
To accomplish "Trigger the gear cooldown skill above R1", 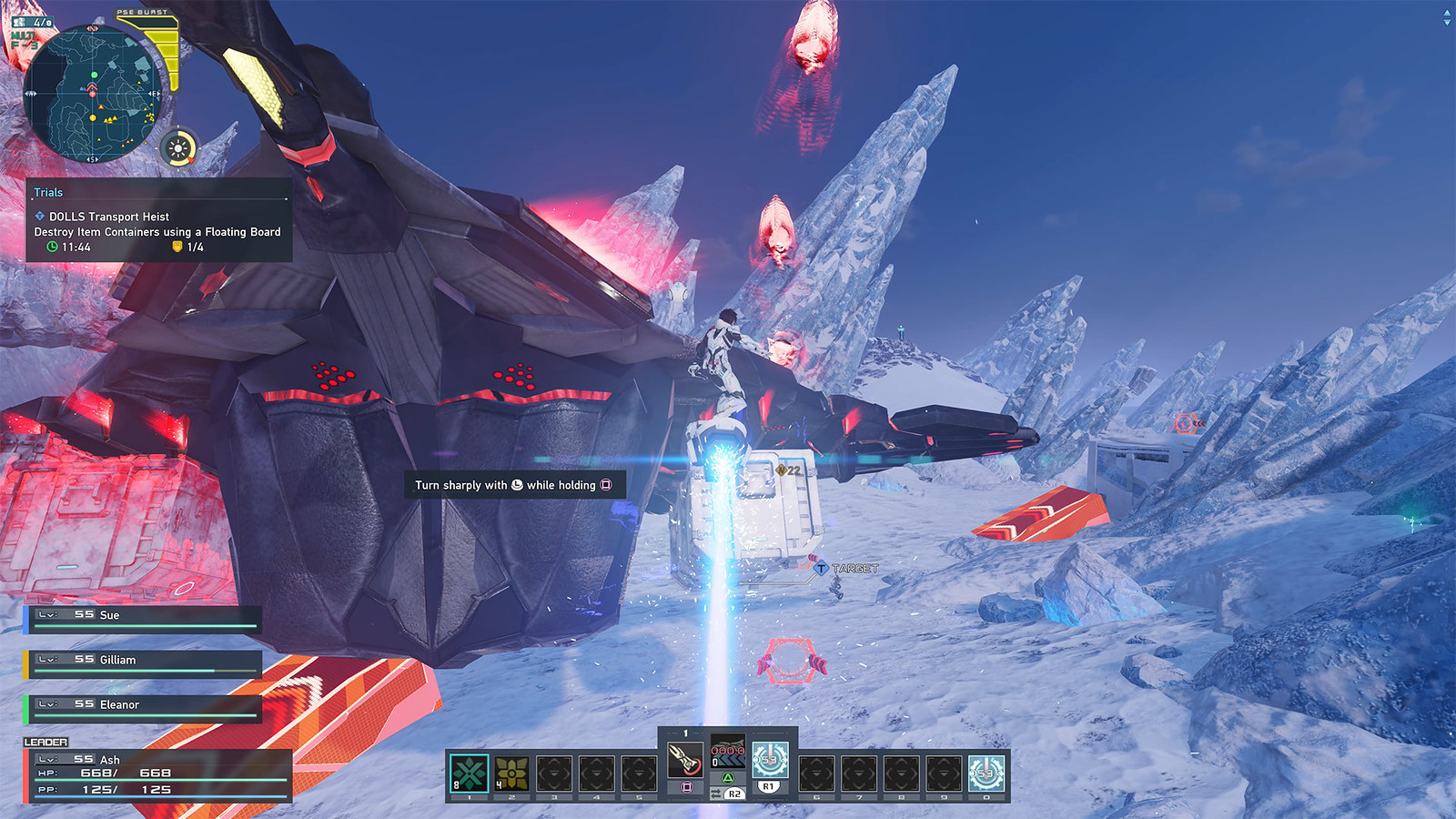I will click(x=769, y=759).
